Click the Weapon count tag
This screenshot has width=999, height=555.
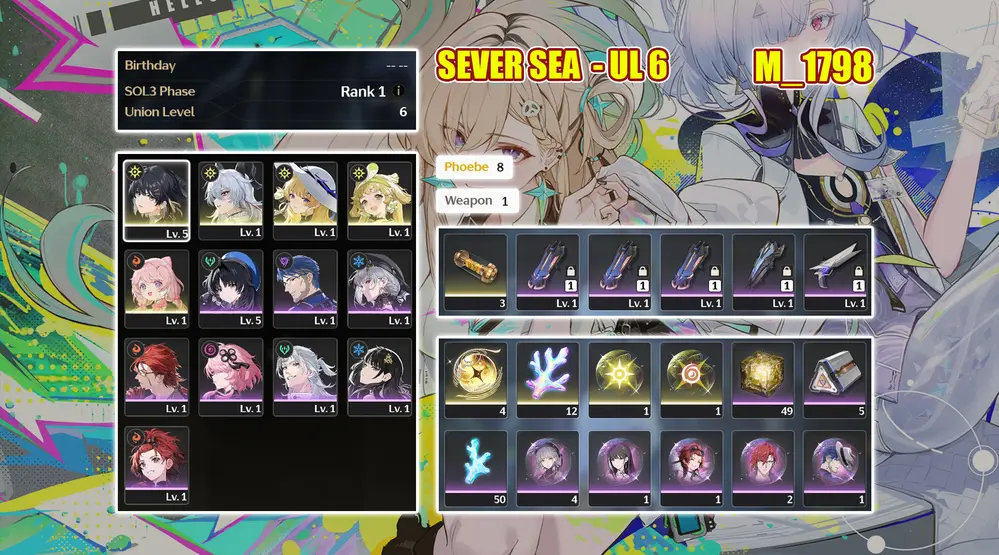pyautogui.click(x=477, y=201)
